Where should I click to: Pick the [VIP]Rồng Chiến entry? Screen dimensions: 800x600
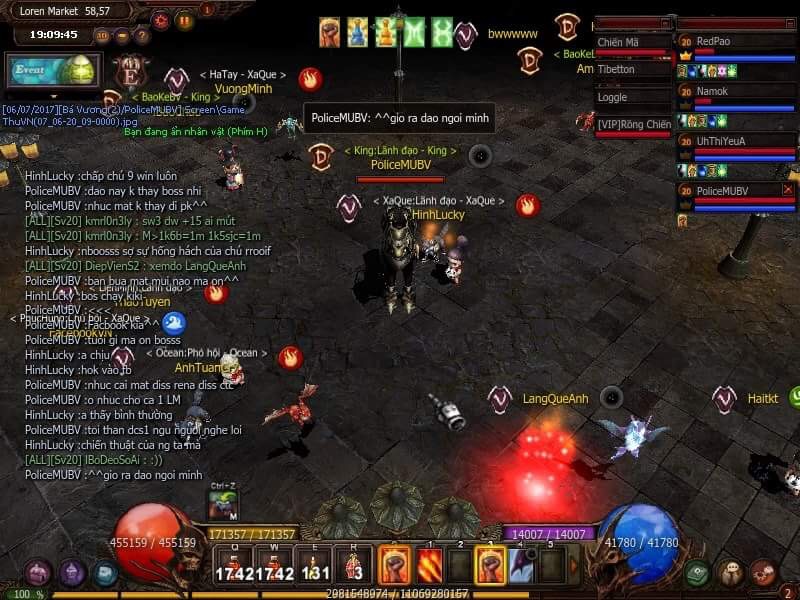tap(632, 125)
